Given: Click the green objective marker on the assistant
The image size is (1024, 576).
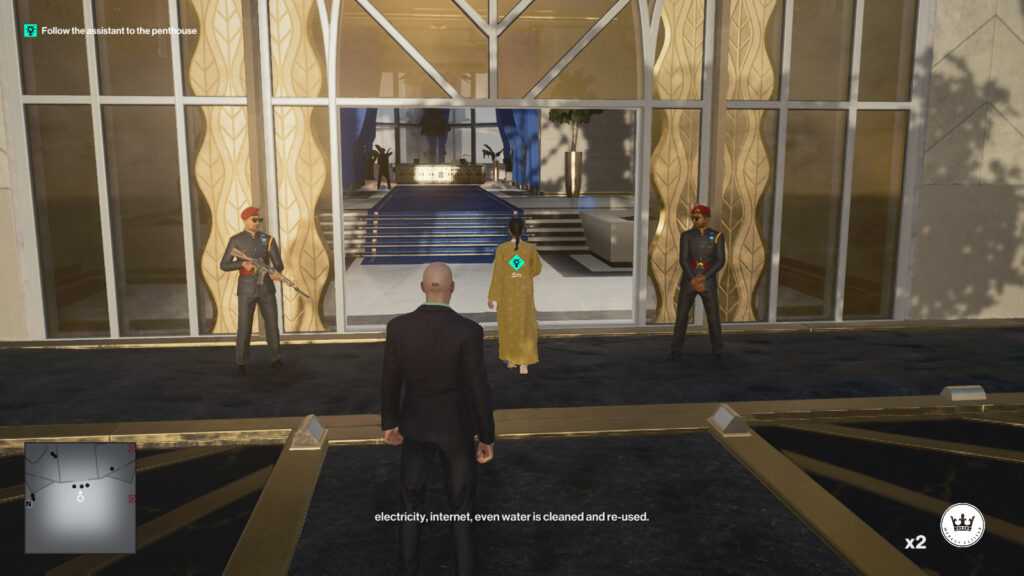Looking at the screenshot, I should point(516,263).
